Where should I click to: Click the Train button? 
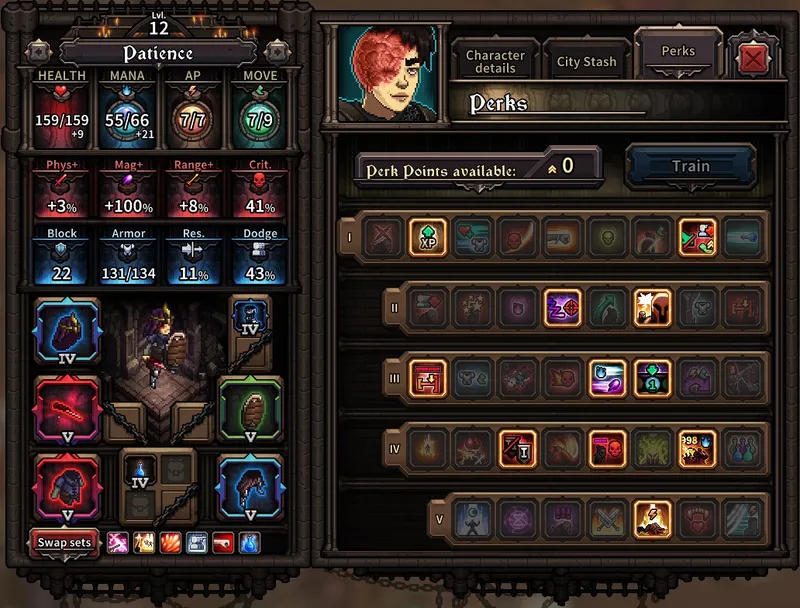[x=690, y=167]
